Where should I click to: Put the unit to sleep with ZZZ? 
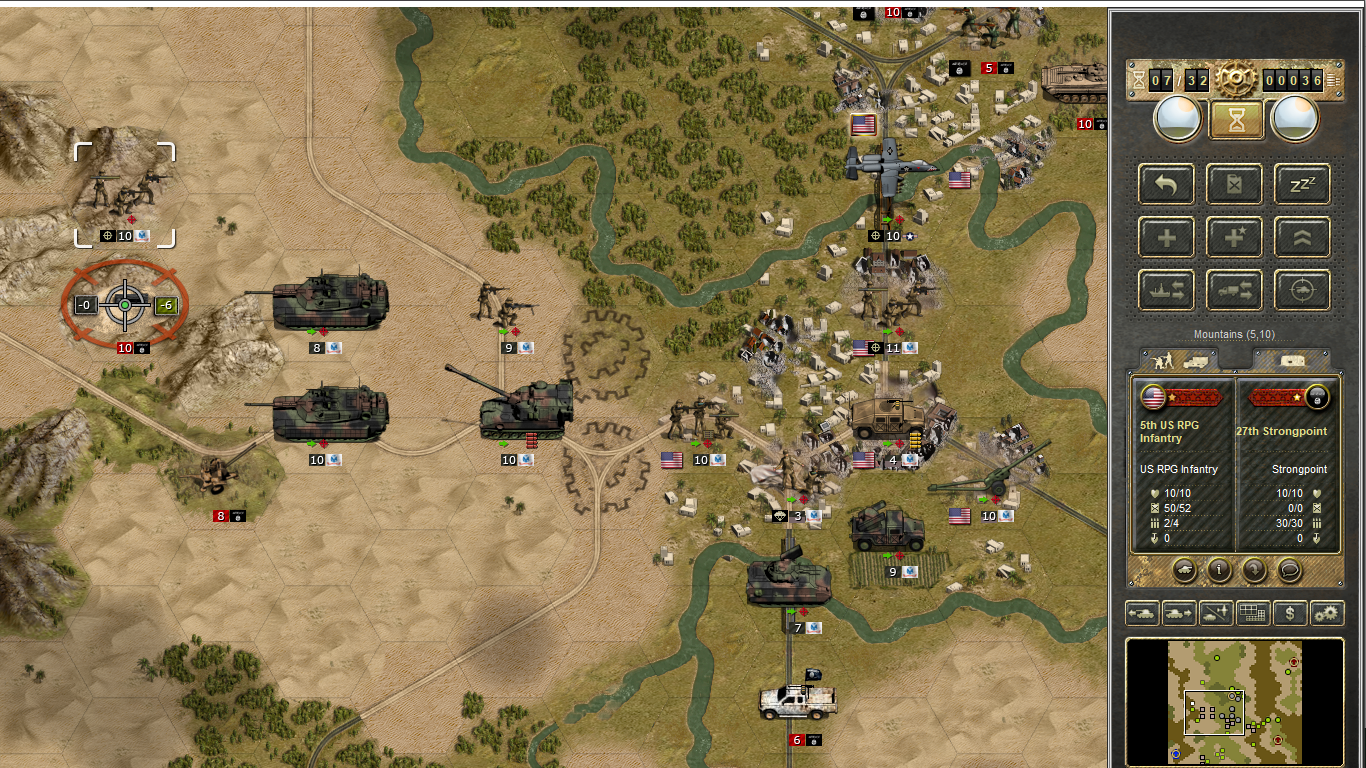coord(1302,184)
